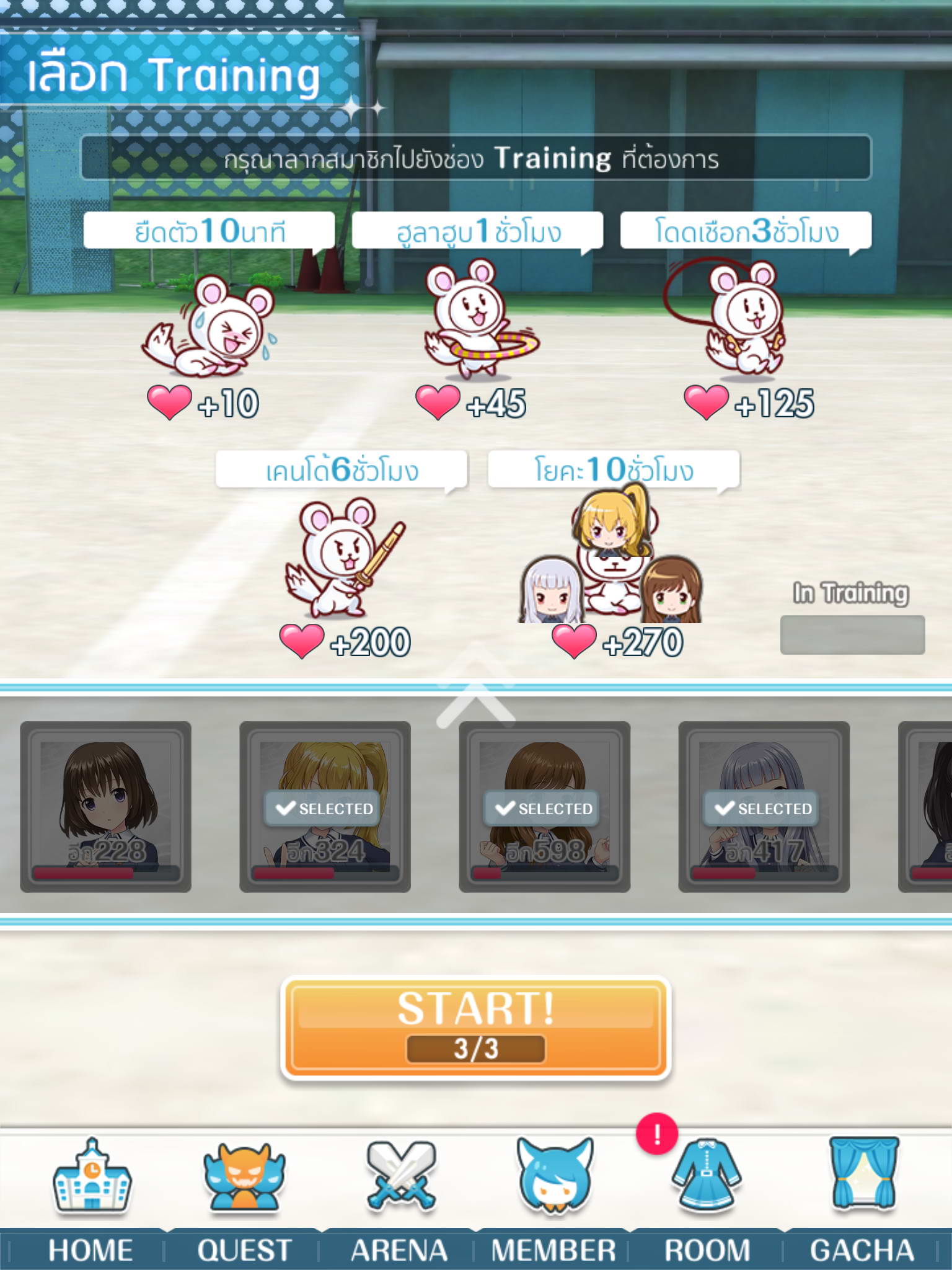Enter the ARENA section
Screen dimensions: 952x1270
point(400,1200)
